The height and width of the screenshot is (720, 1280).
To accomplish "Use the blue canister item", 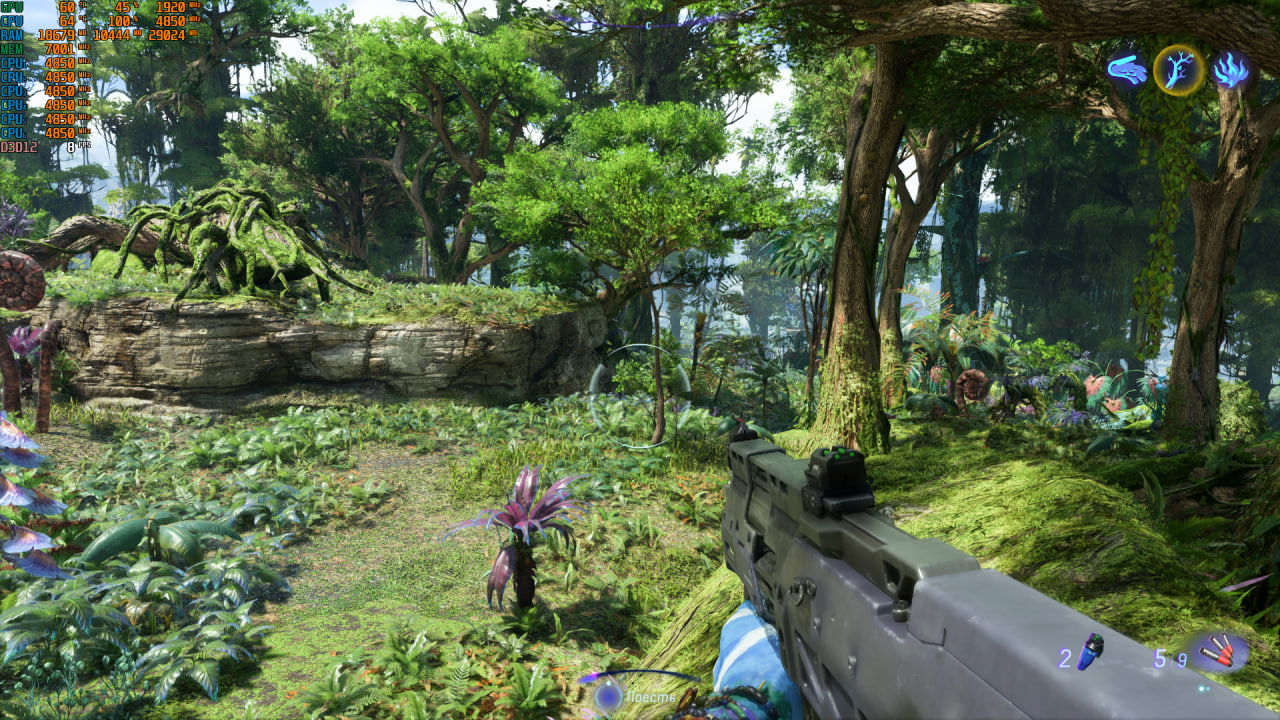I will [x=1090, y=651].
